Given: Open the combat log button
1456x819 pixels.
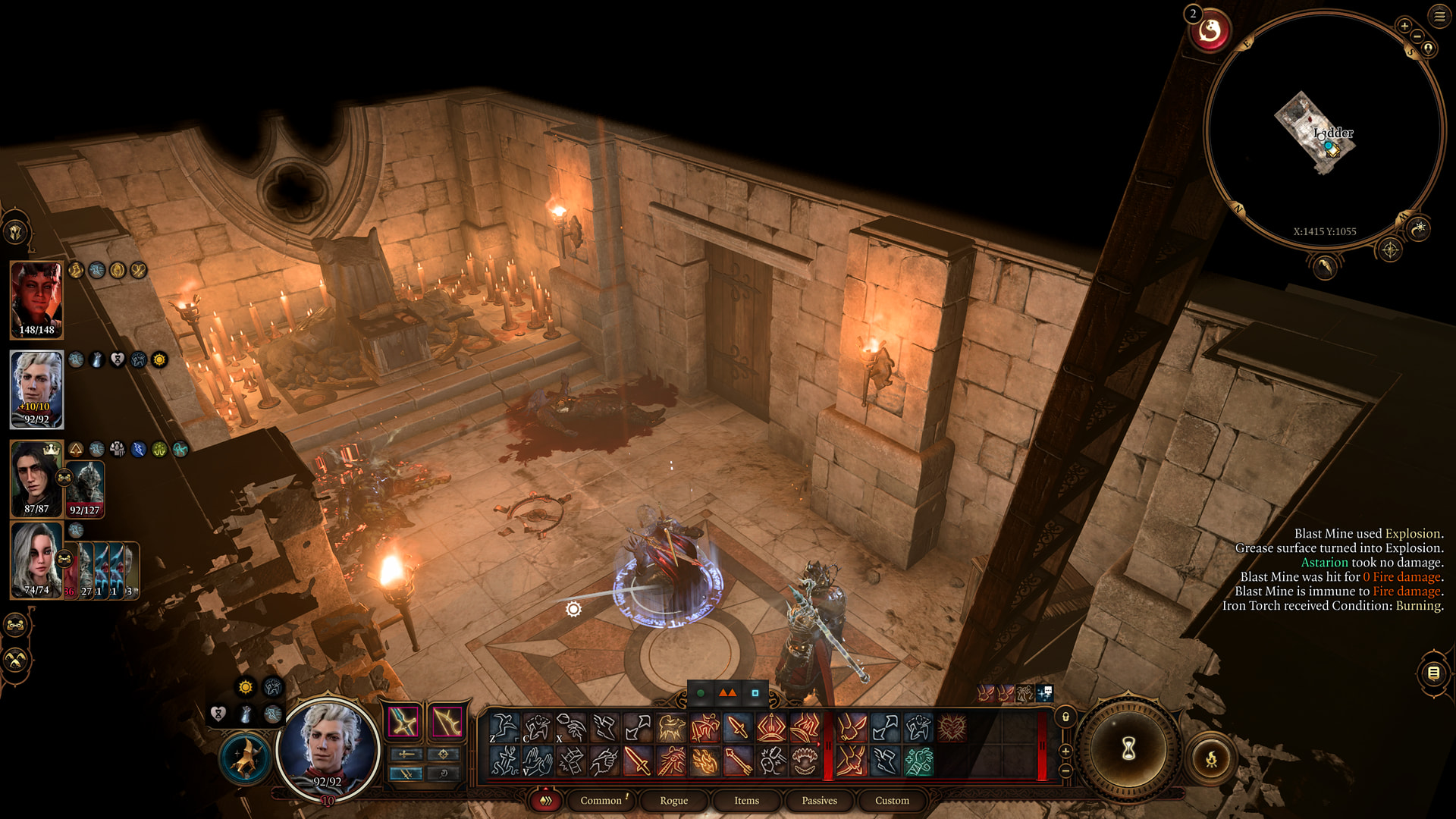Looking at the screenshot, I should 1433,673.
